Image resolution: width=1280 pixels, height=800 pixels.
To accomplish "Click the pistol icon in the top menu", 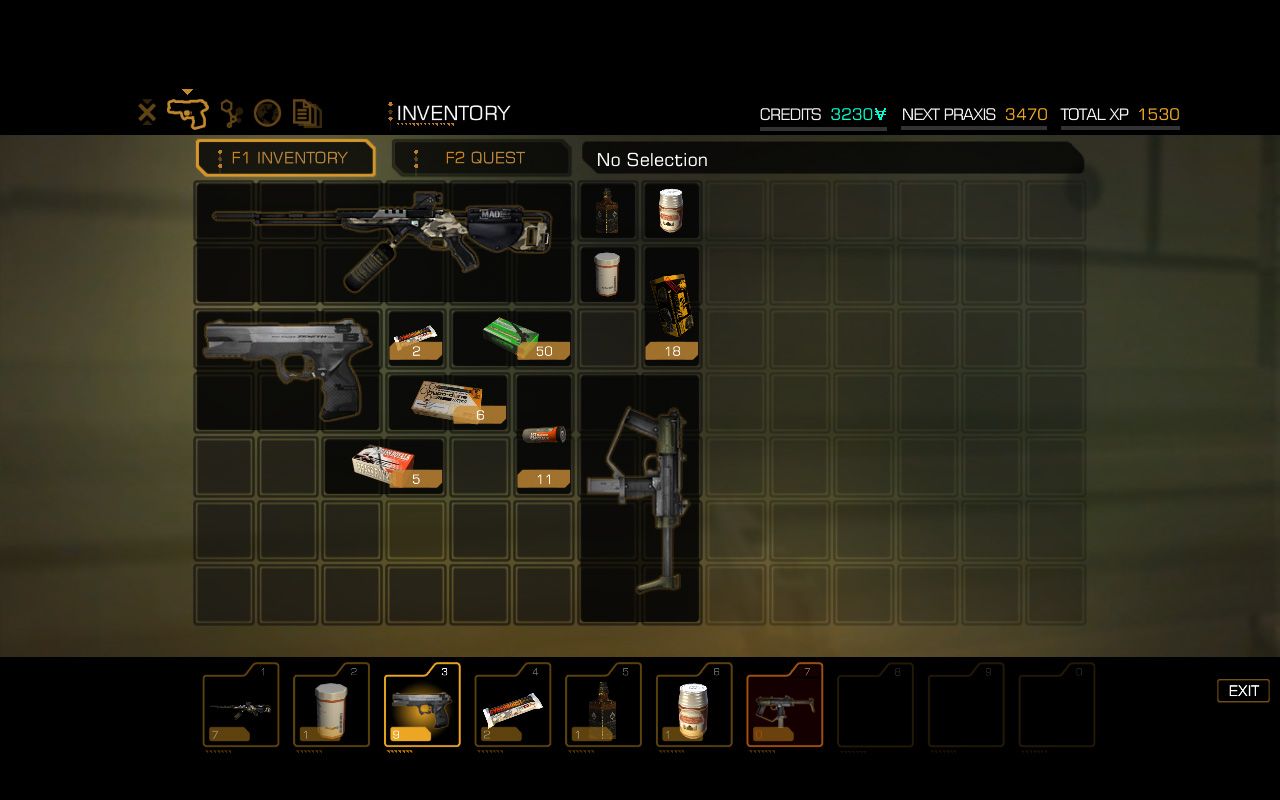I will click(x=187, y=113).
